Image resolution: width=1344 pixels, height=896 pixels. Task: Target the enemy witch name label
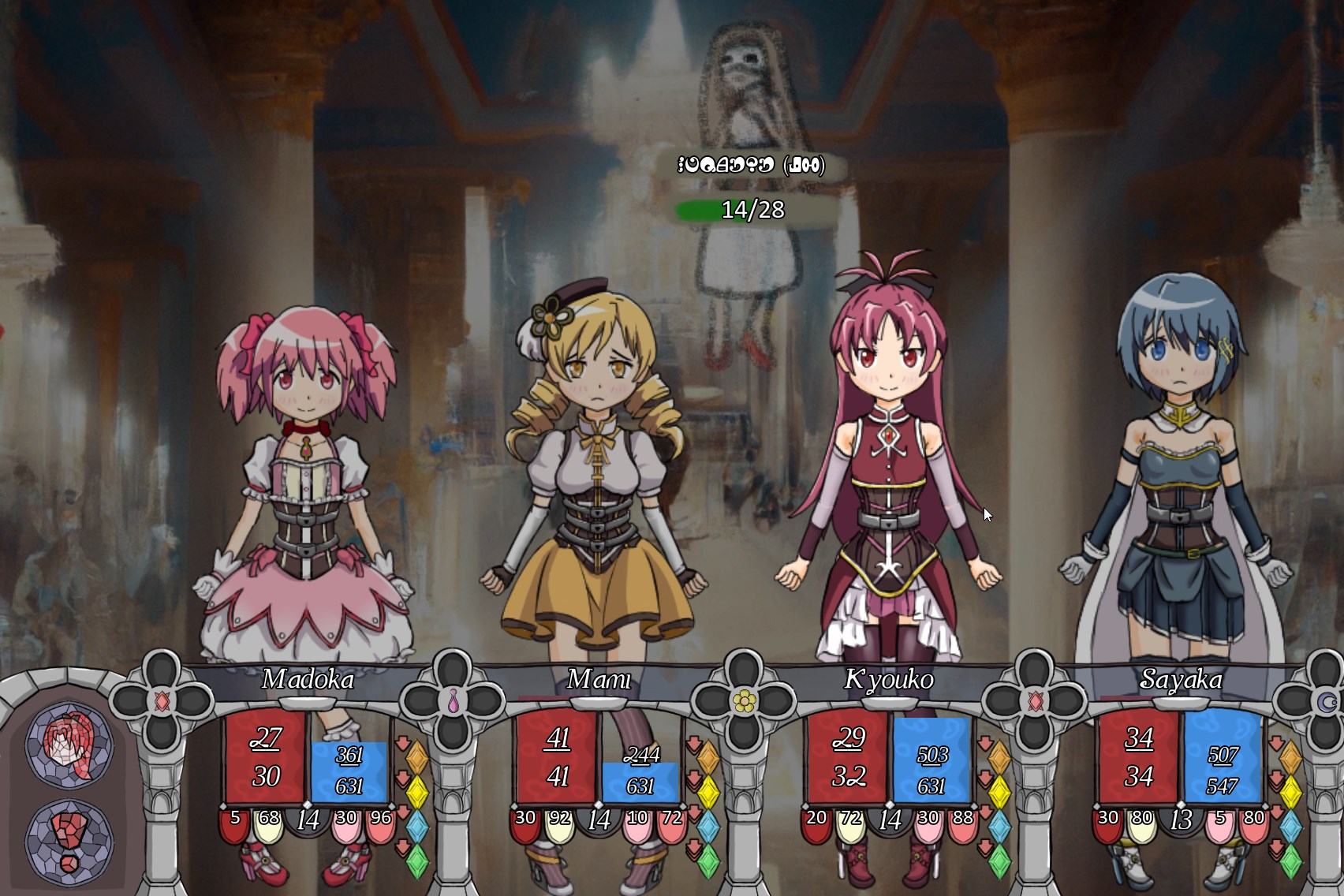click(x=752, y=165)
